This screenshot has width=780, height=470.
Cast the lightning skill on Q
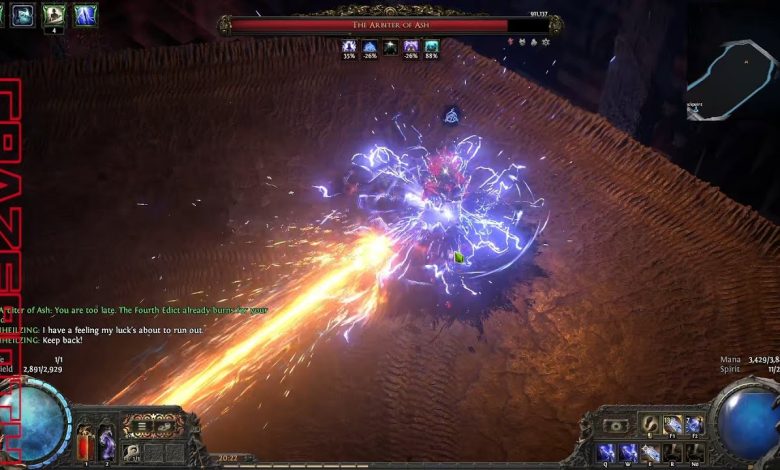coord(606,452)
